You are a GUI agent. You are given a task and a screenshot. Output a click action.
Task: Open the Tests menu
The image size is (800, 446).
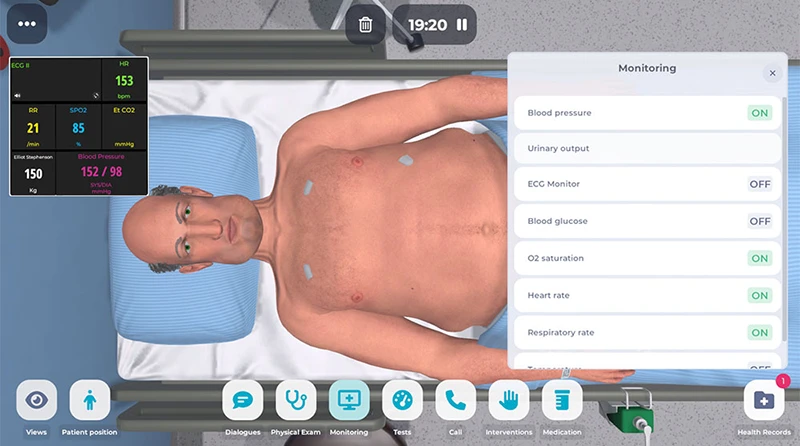click(x=402, y=400)
